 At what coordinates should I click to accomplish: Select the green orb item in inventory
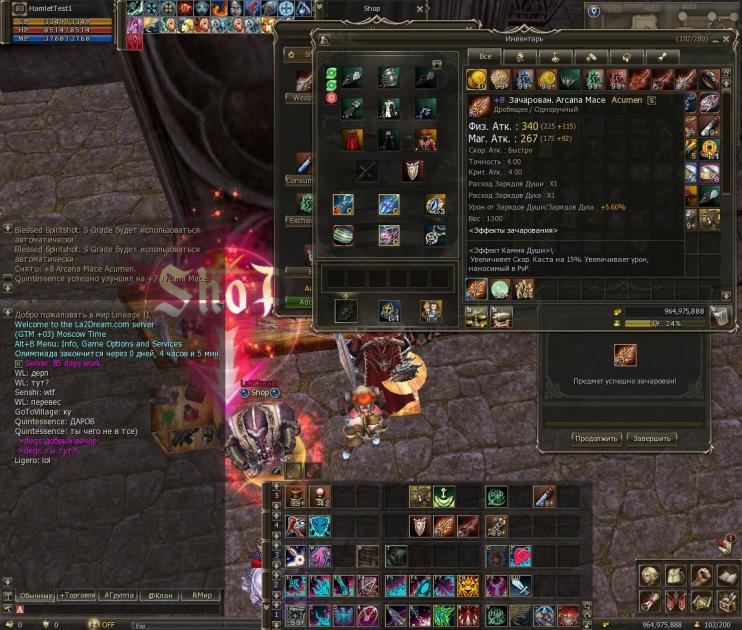tap(500, 289)
